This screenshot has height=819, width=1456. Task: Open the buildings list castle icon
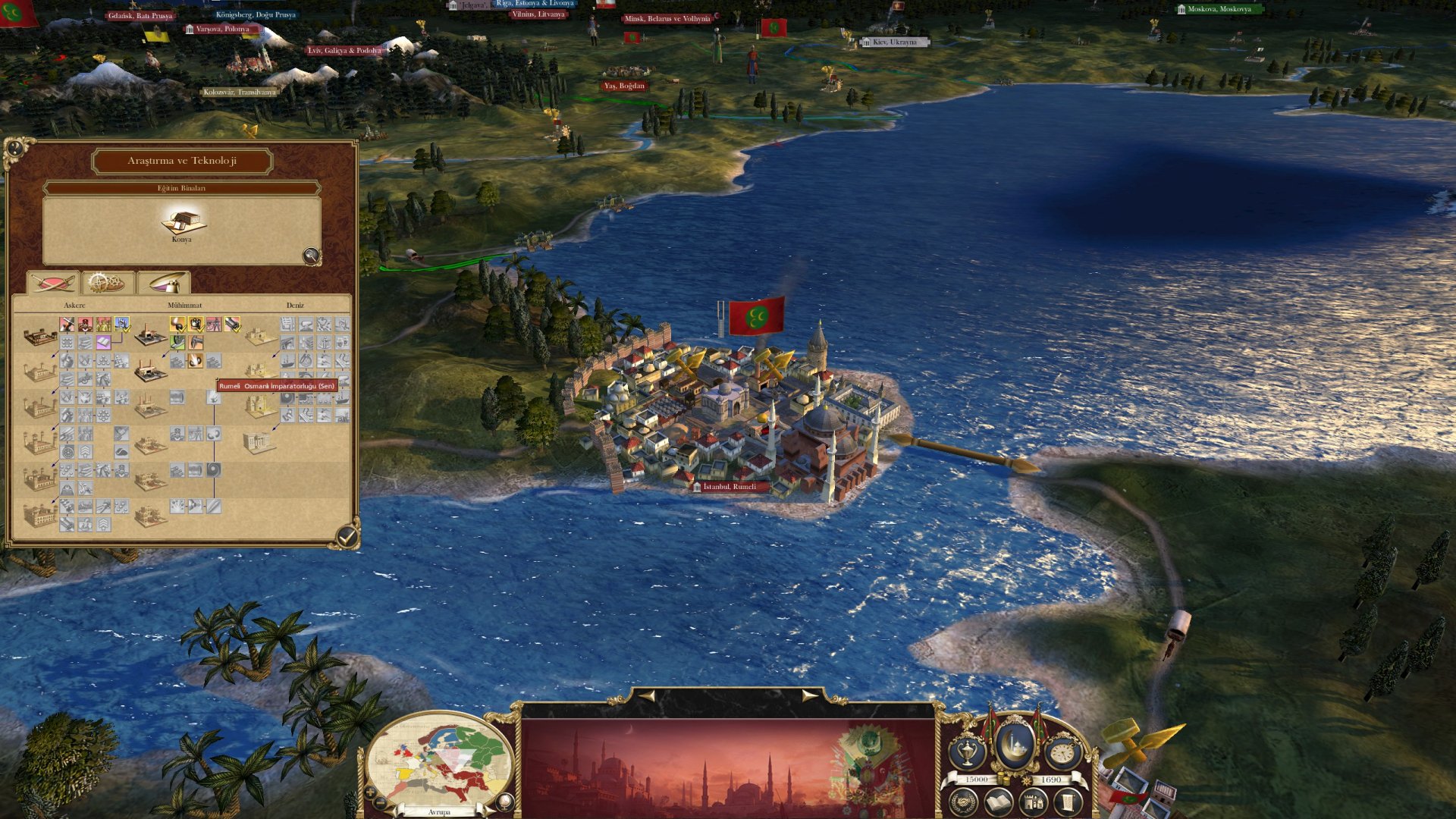1033,802
